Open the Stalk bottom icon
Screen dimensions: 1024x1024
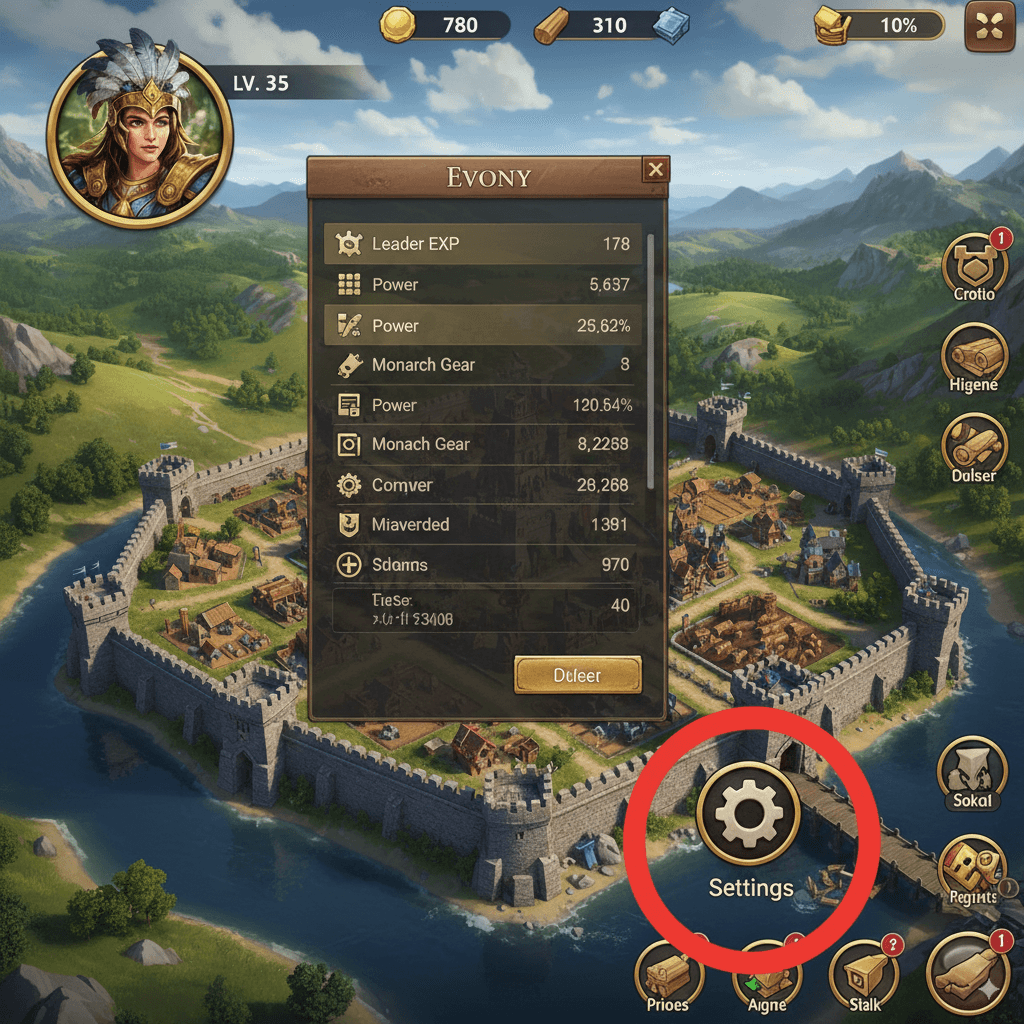(x=865, y=973)
